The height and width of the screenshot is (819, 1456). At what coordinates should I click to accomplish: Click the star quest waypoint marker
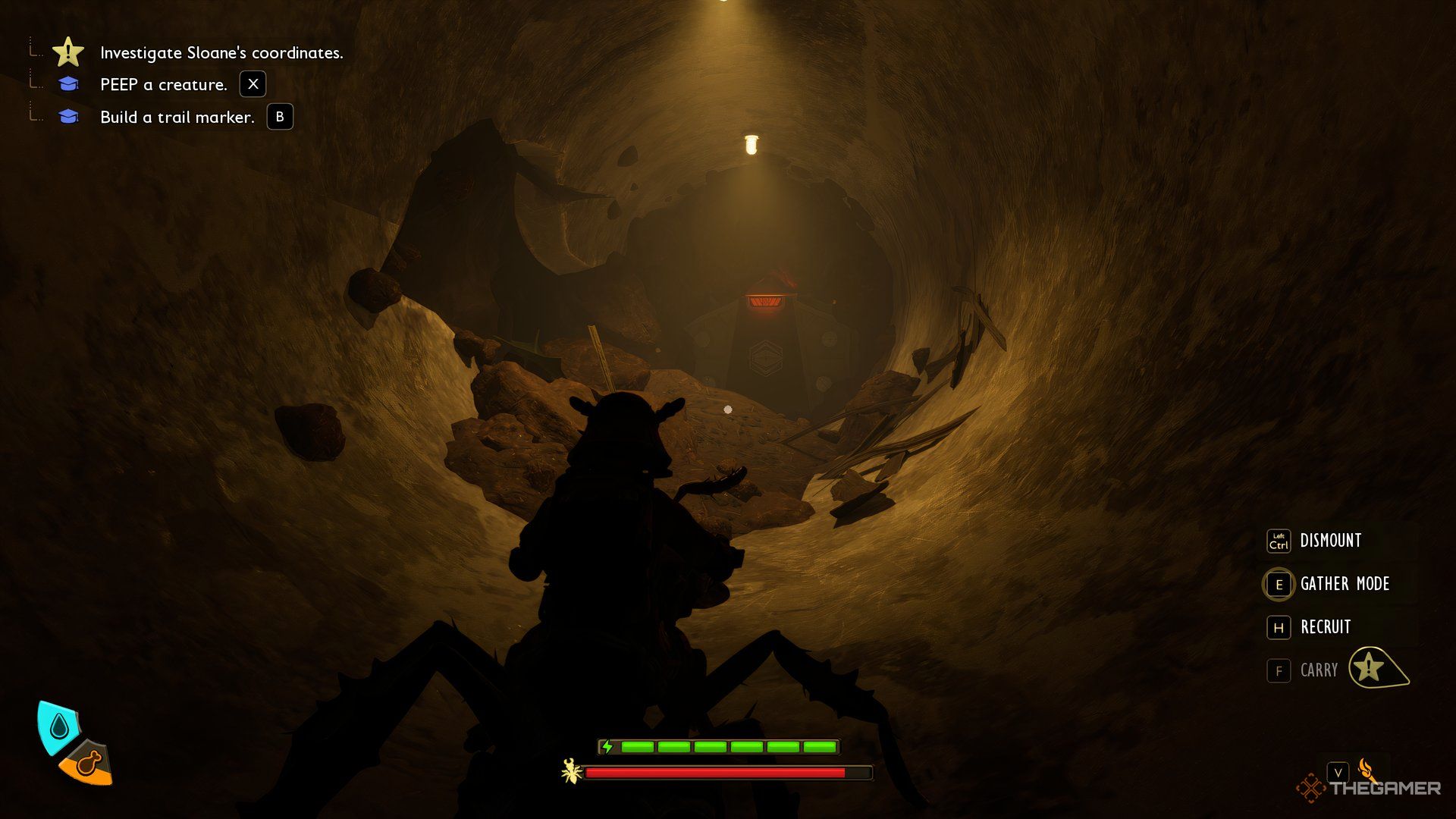[1371, 668]
